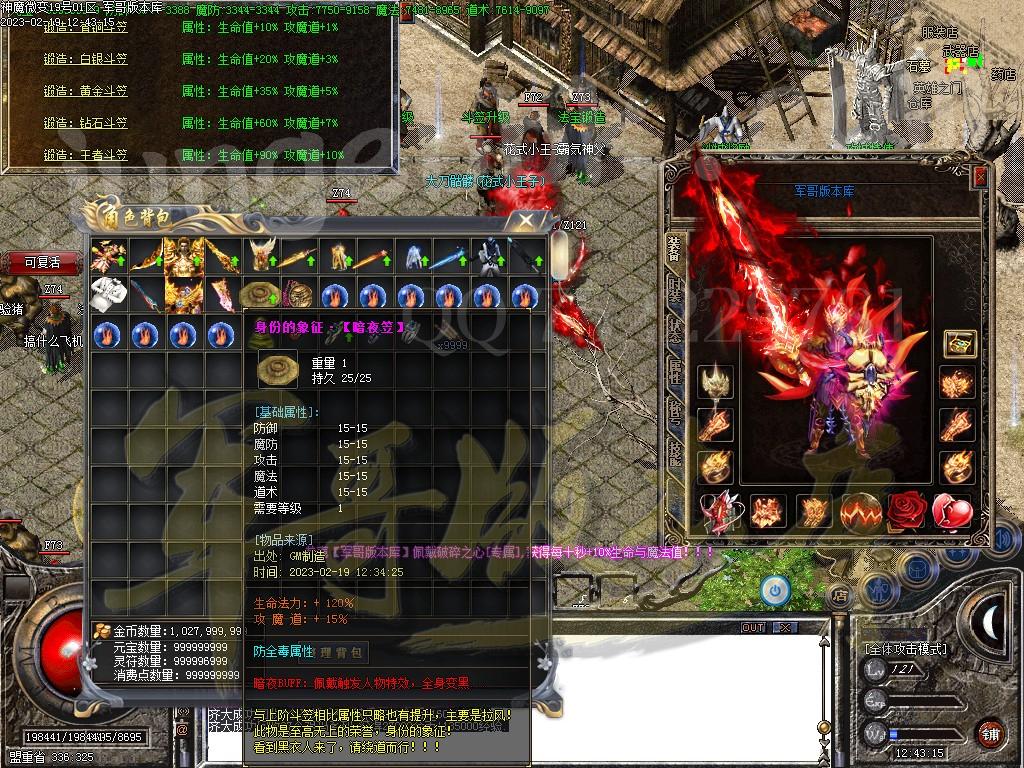Click the 可回店 button
Screen dimensions: 1024x768
[x=42, y=263]
